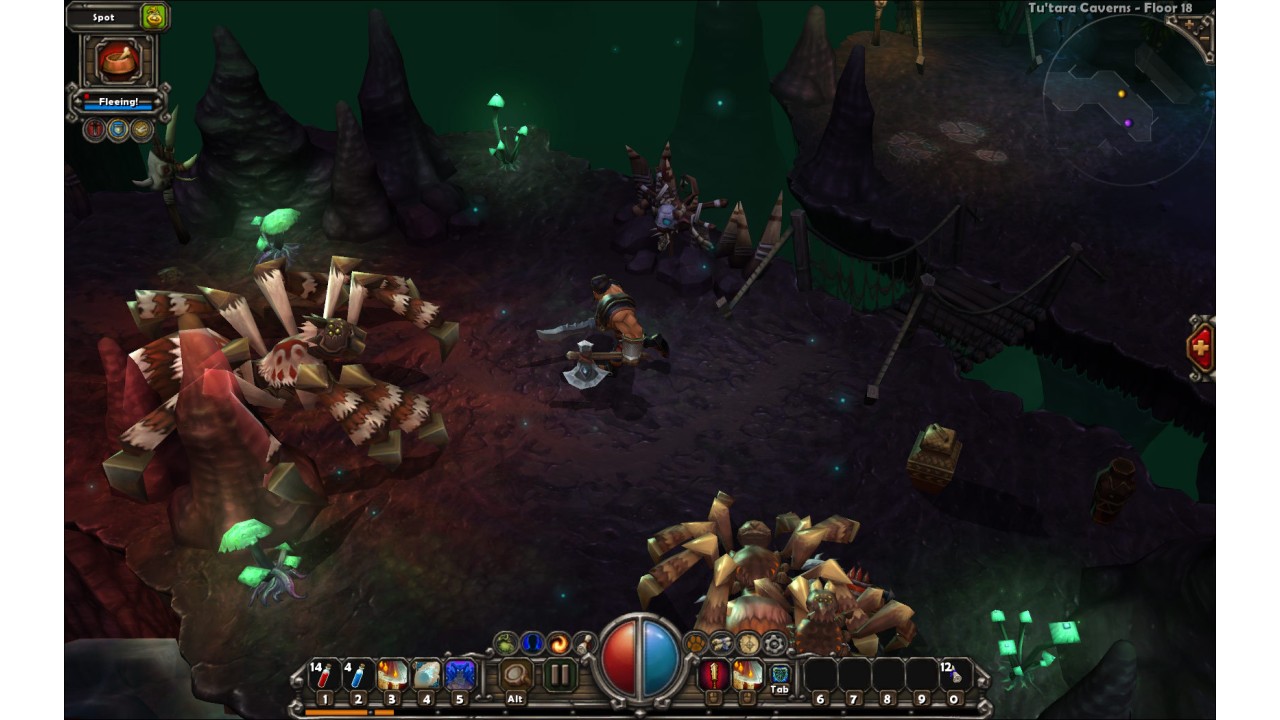Viewport: 1280px width, 720px height.
Task: Set pet to defensive stance, blue shield icon
Action: click(x=118, y=129)
